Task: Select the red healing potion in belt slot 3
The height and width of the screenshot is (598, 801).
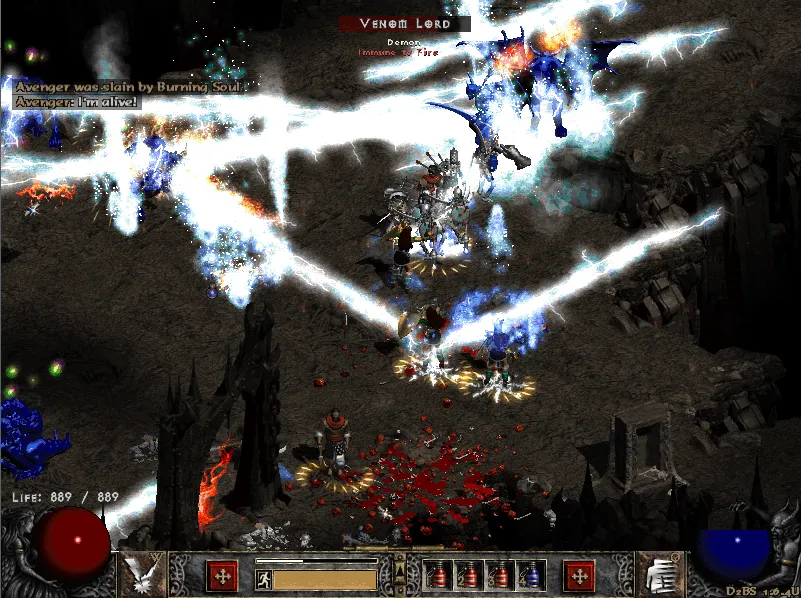Action: pyautogui.click(x=499, y=575)
